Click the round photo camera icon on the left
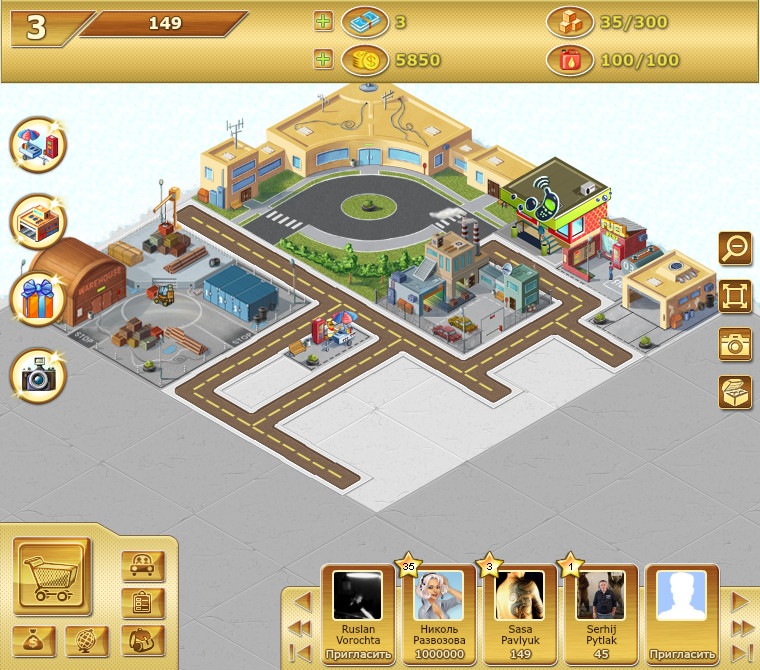Viewport: 760px width, 670px height. tap(38, 376)
